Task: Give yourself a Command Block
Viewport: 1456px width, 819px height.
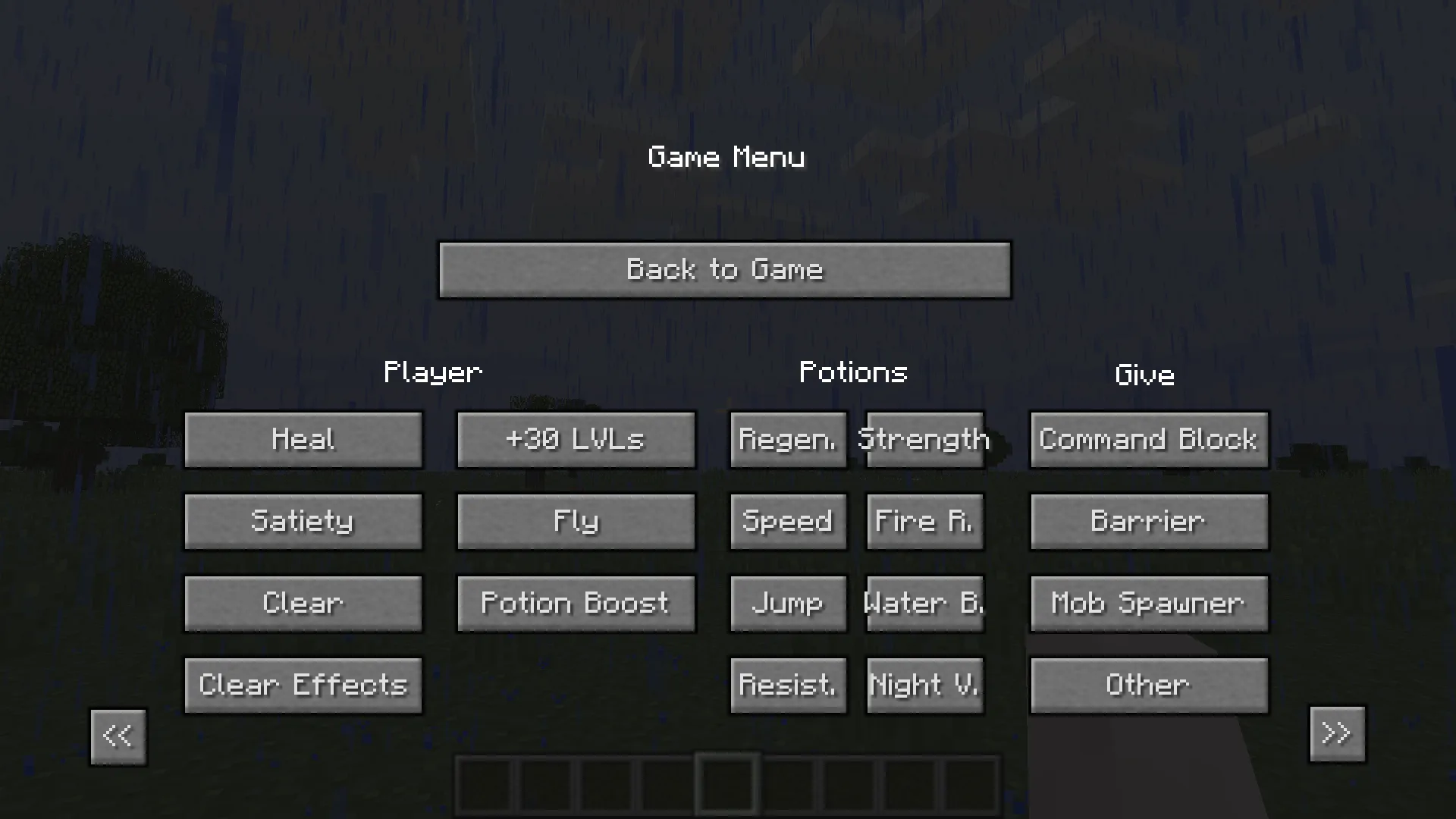Action: point(1148,440)
